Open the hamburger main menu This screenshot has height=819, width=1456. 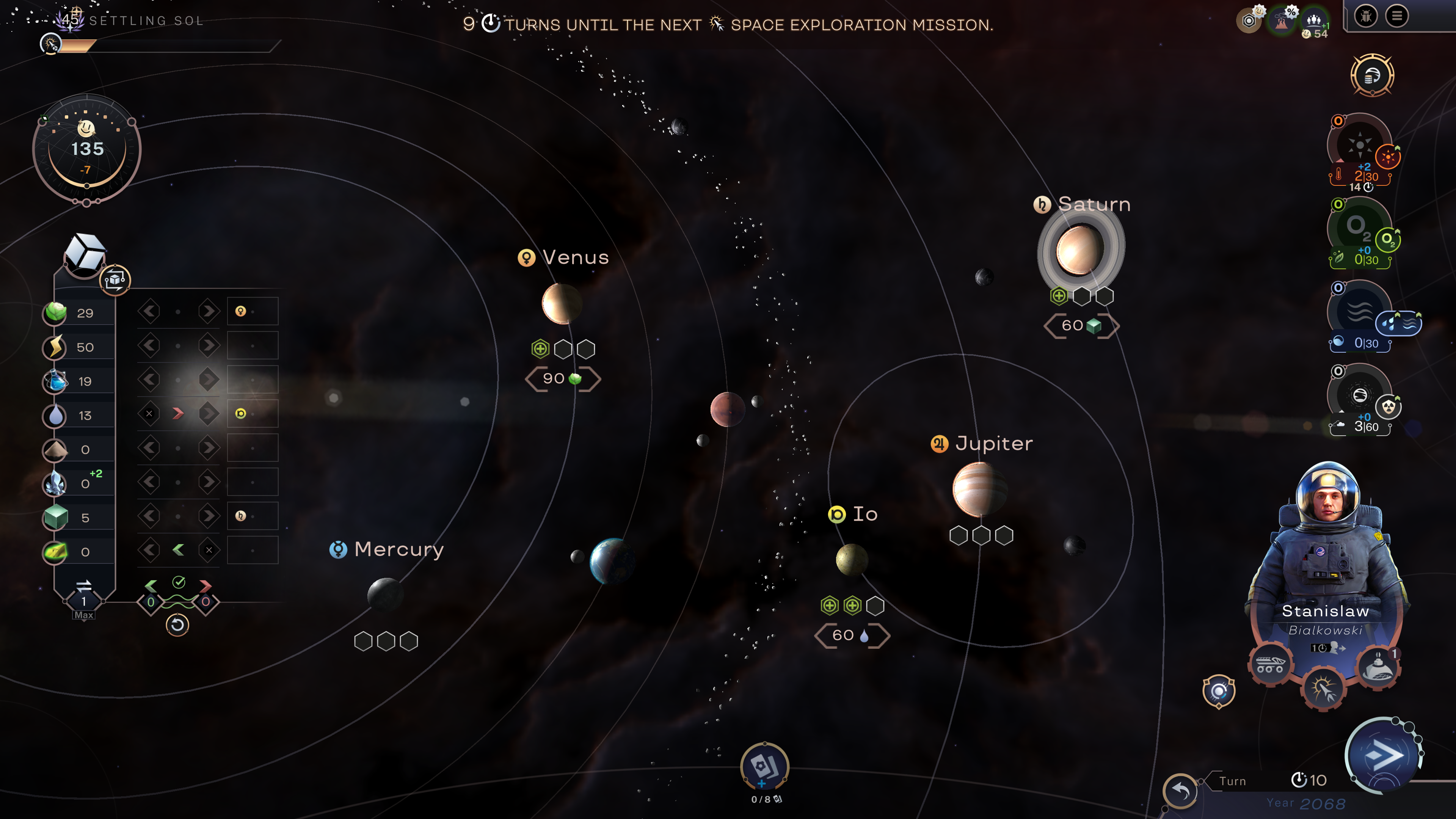pos(1396,16)
